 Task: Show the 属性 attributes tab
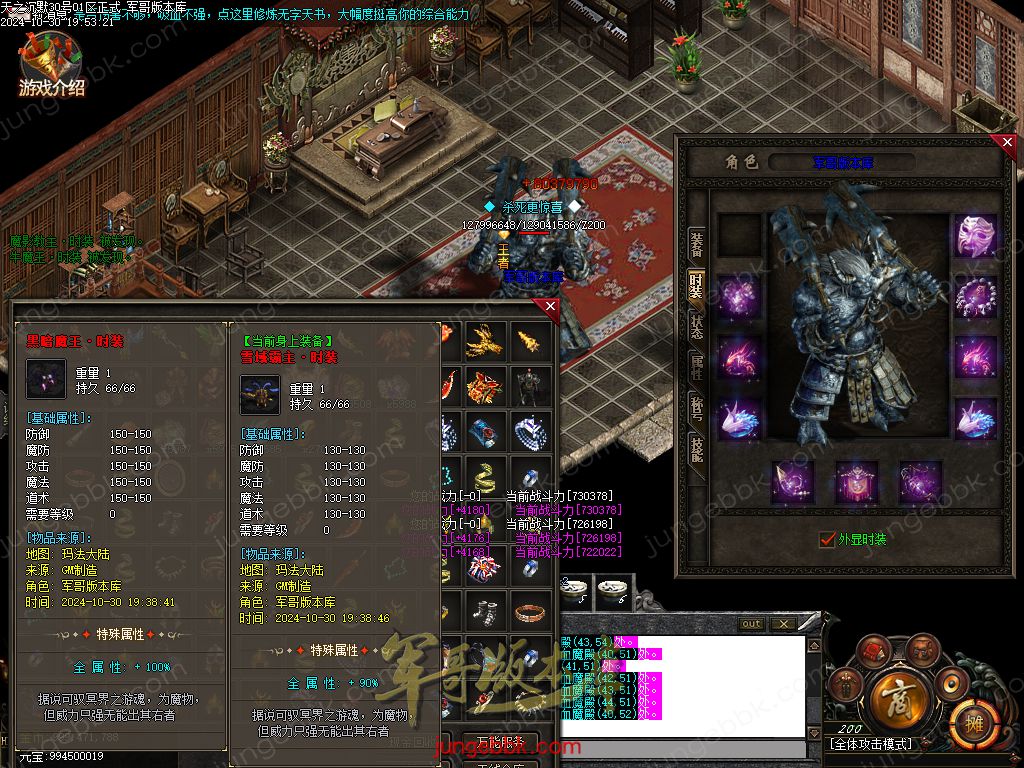tap(696, 367)
